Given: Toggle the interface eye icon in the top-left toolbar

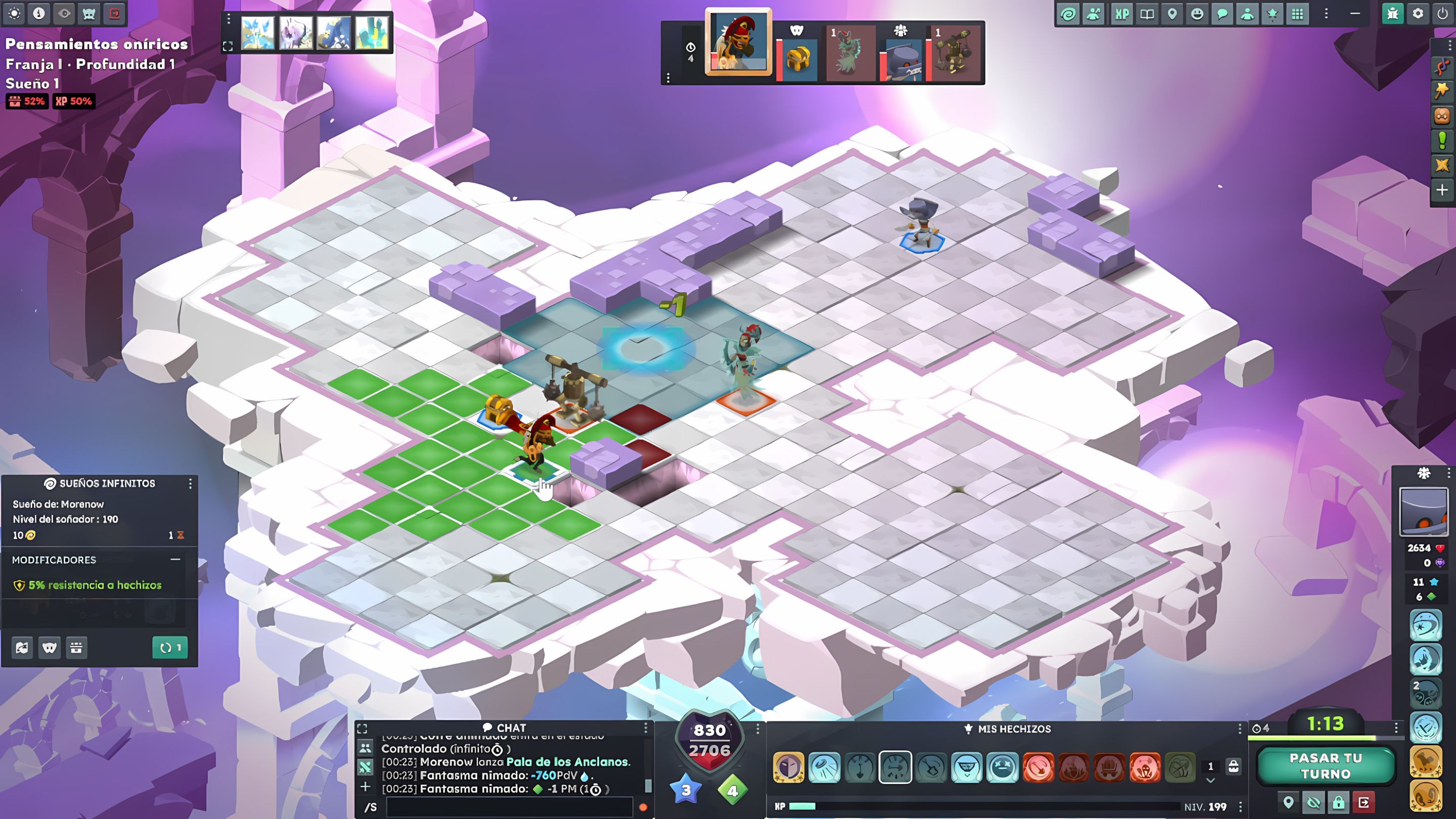Looking at the screenshot, I should pyautogui.click(x=64, y=14).
